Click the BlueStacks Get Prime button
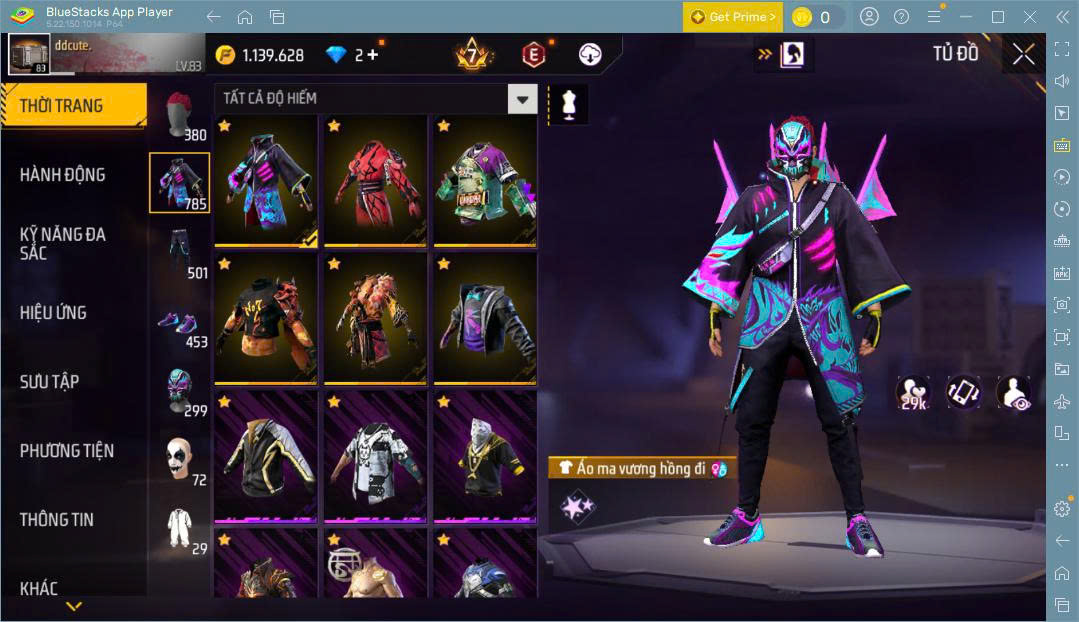This screenshot has width=1079, height=622. click(733, 17)
